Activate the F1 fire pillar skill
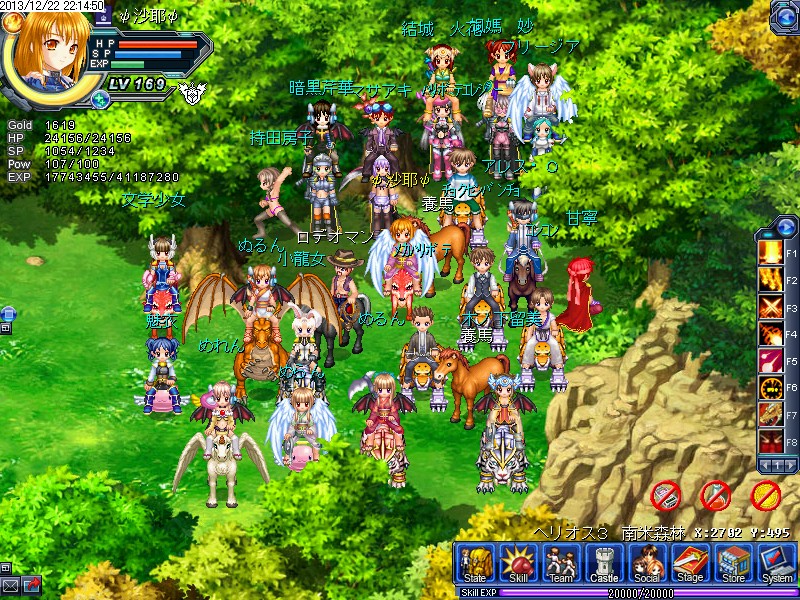 coord(770,250)
